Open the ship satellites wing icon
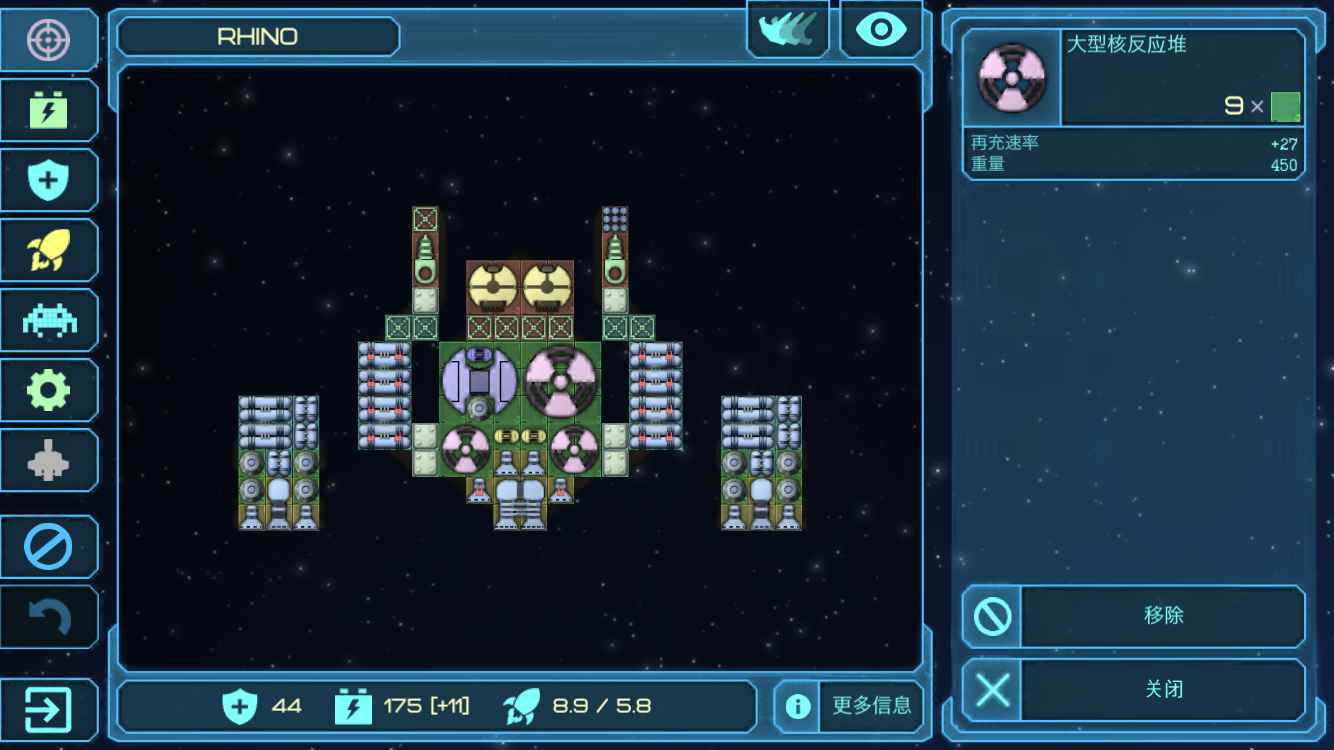1334x750 pixels. pos(787,30)
